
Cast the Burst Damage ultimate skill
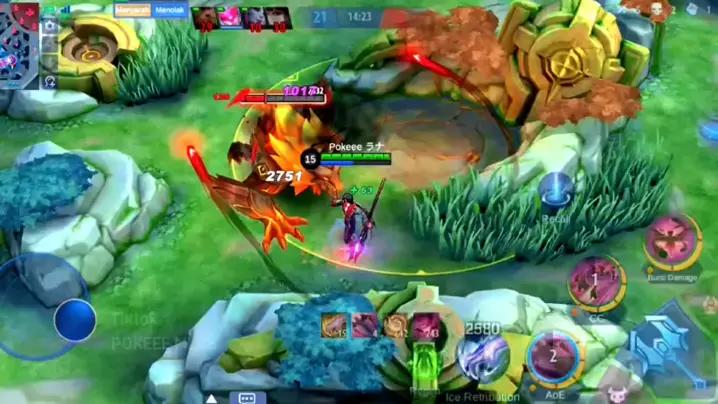pyautogui.click(x=670, y=240)
